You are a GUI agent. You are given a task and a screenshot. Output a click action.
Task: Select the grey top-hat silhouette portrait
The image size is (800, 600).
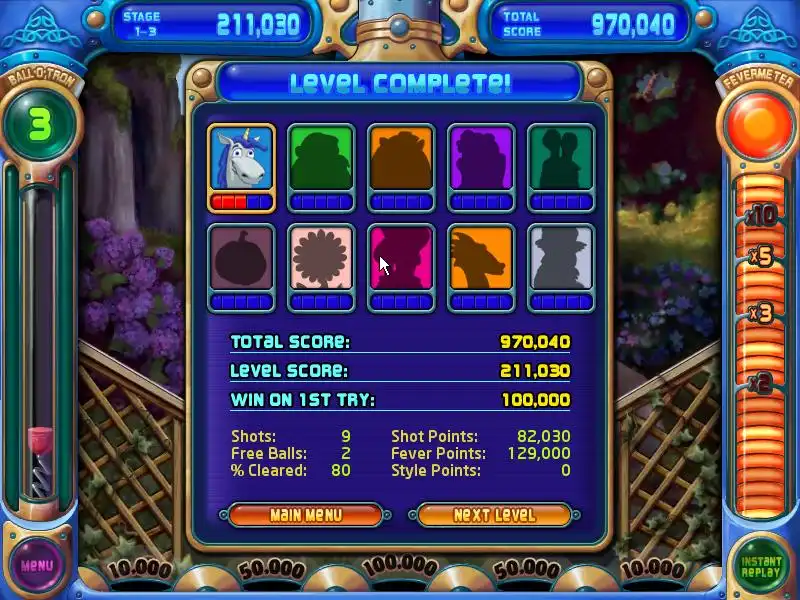561,258
